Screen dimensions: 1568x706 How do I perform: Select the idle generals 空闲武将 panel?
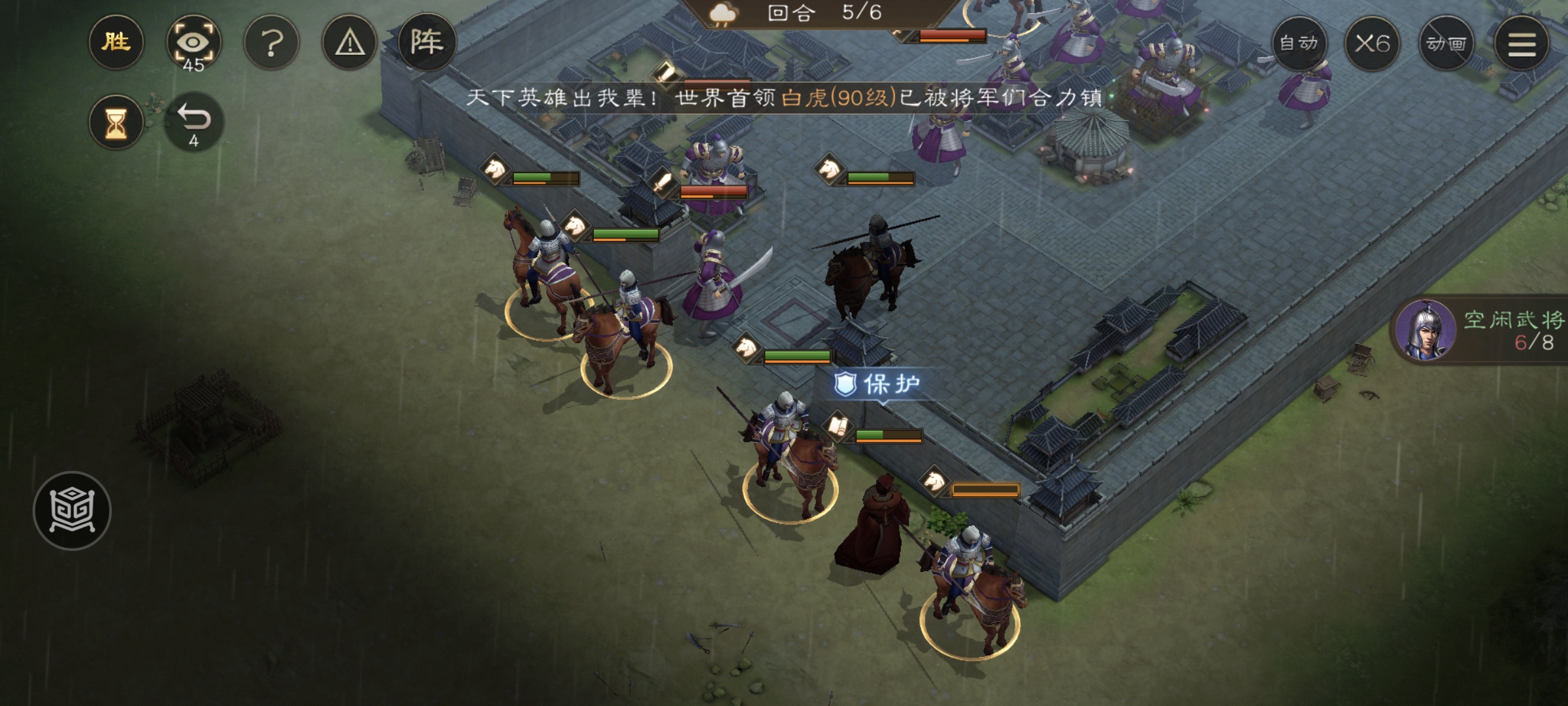(1483, 331)
